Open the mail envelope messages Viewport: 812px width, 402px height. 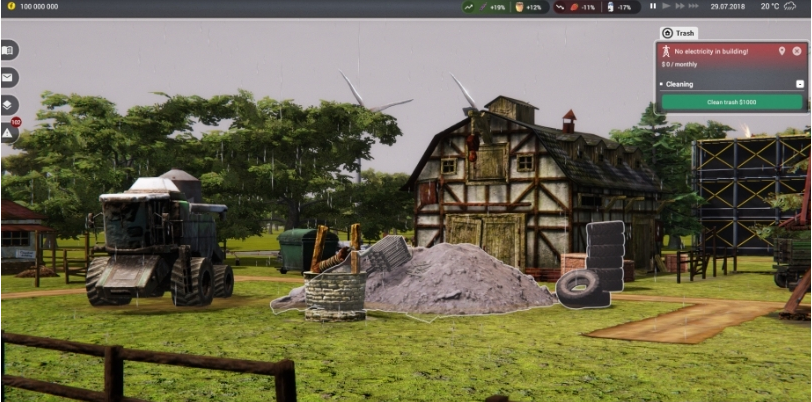[8, 77]
